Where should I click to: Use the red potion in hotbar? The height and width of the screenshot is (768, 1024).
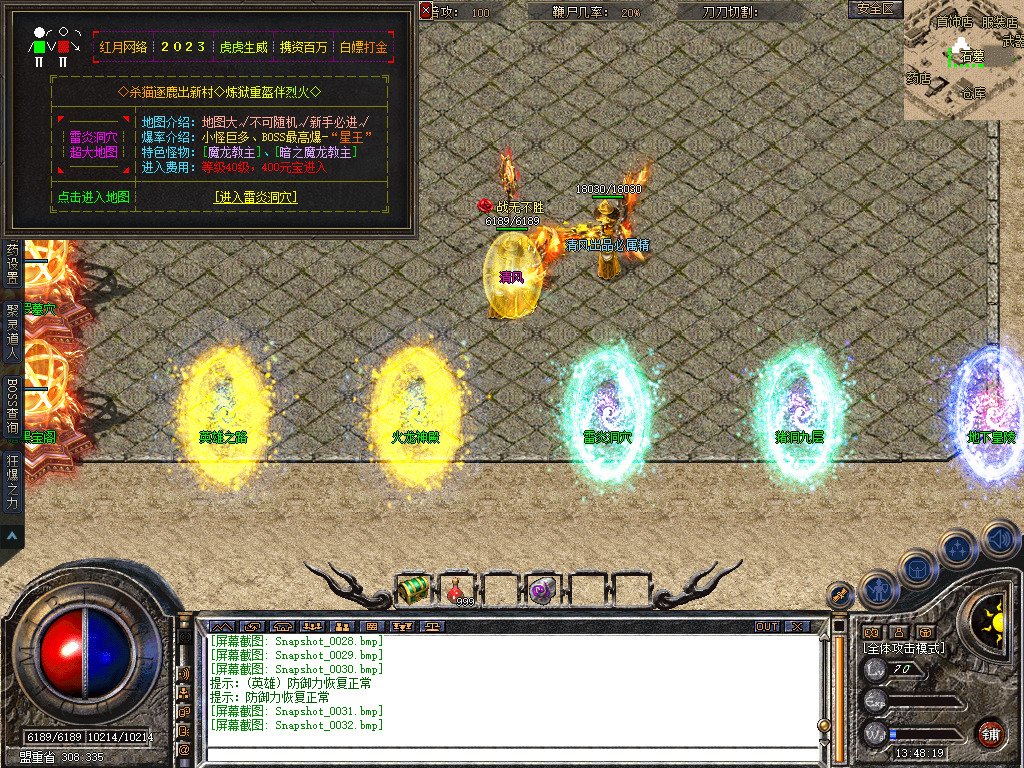(457, 590)
